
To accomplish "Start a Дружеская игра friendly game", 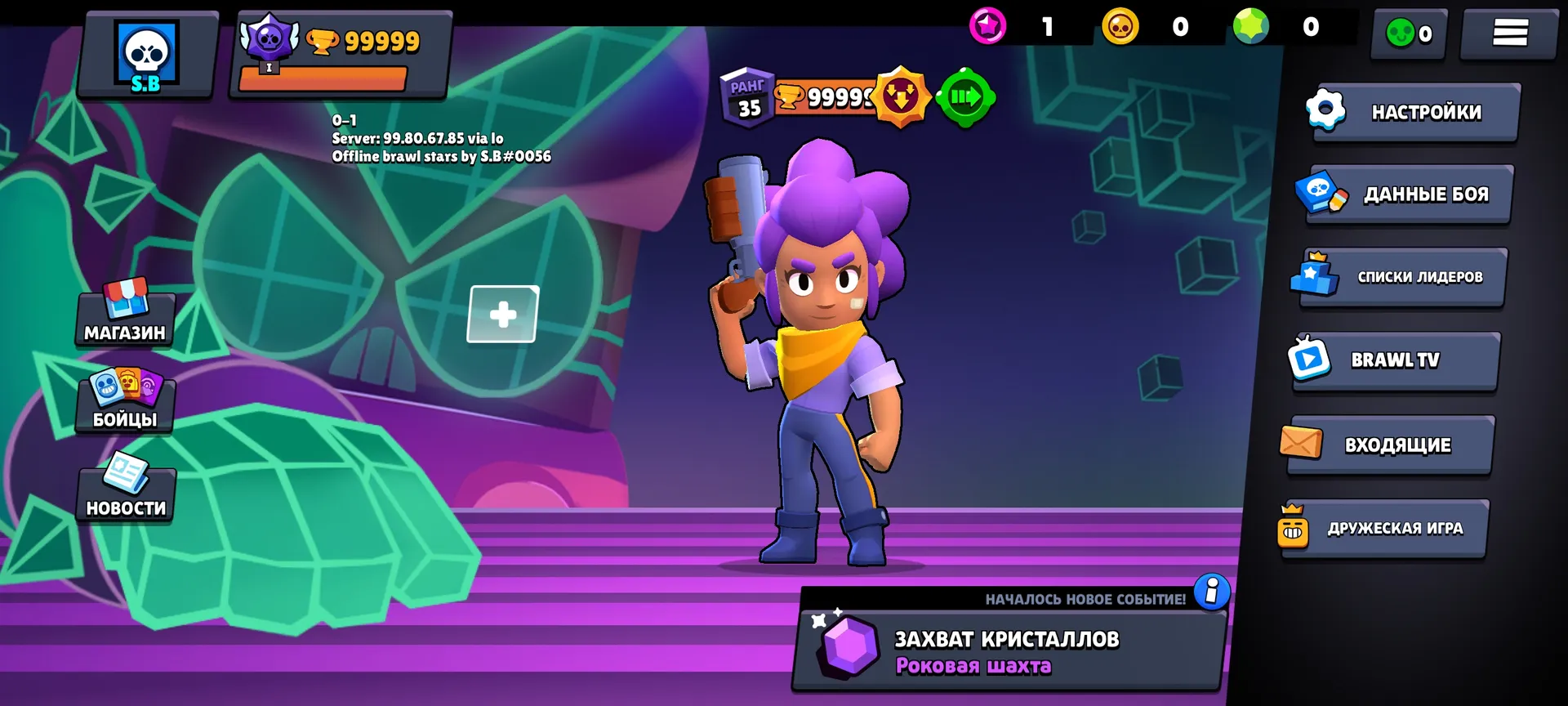I will 1384,529.
